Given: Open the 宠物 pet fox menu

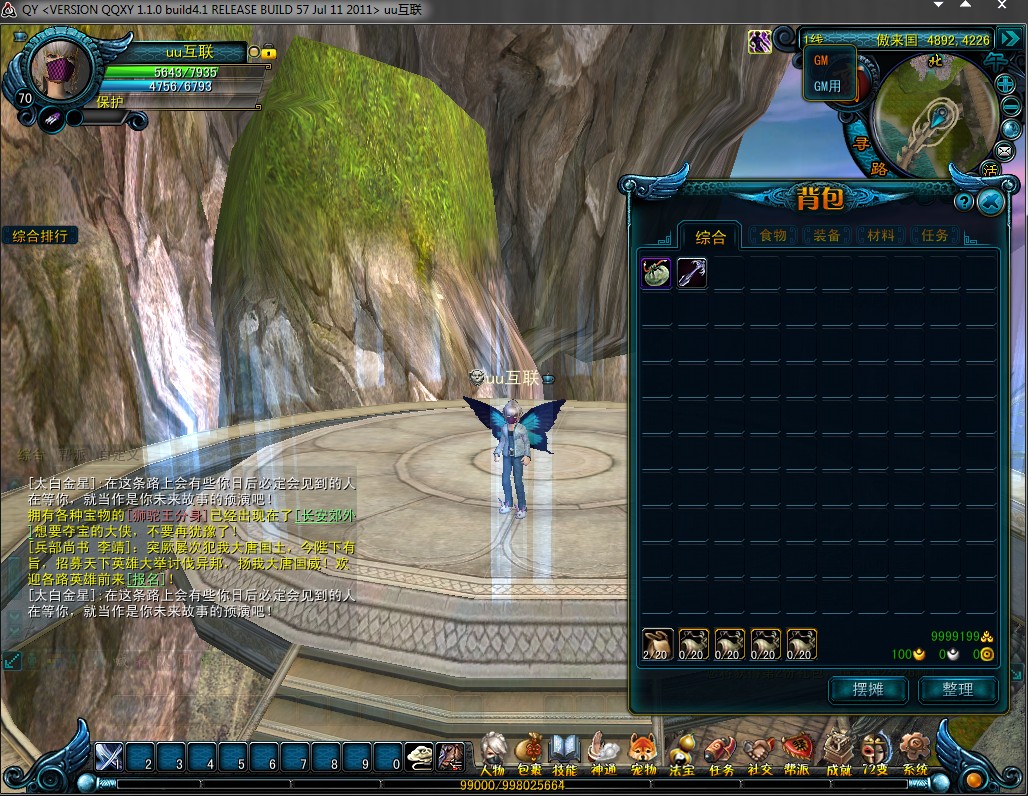Looking at the screenshot, I should (642, 752).
